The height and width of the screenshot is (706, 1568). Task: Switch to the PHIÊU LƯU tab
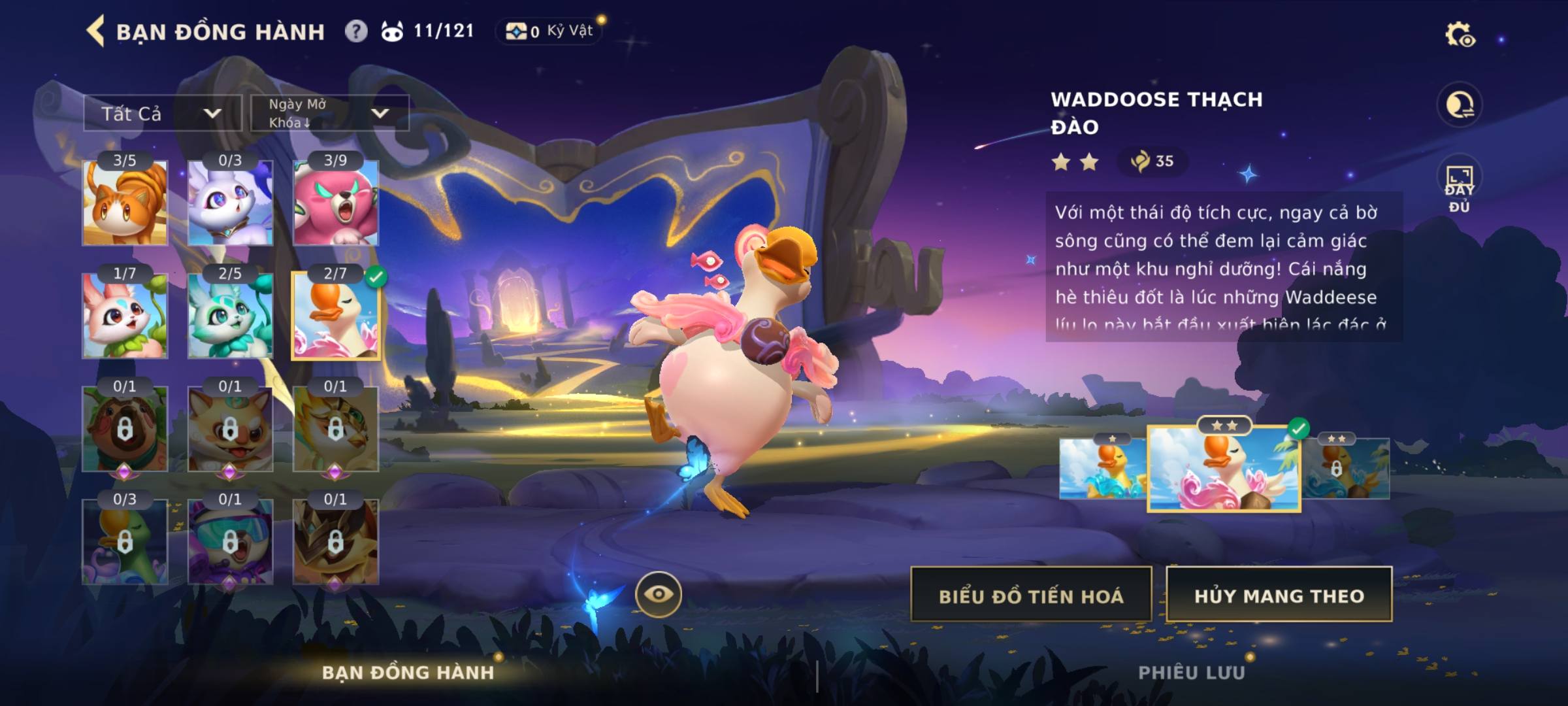point(1191,673)
